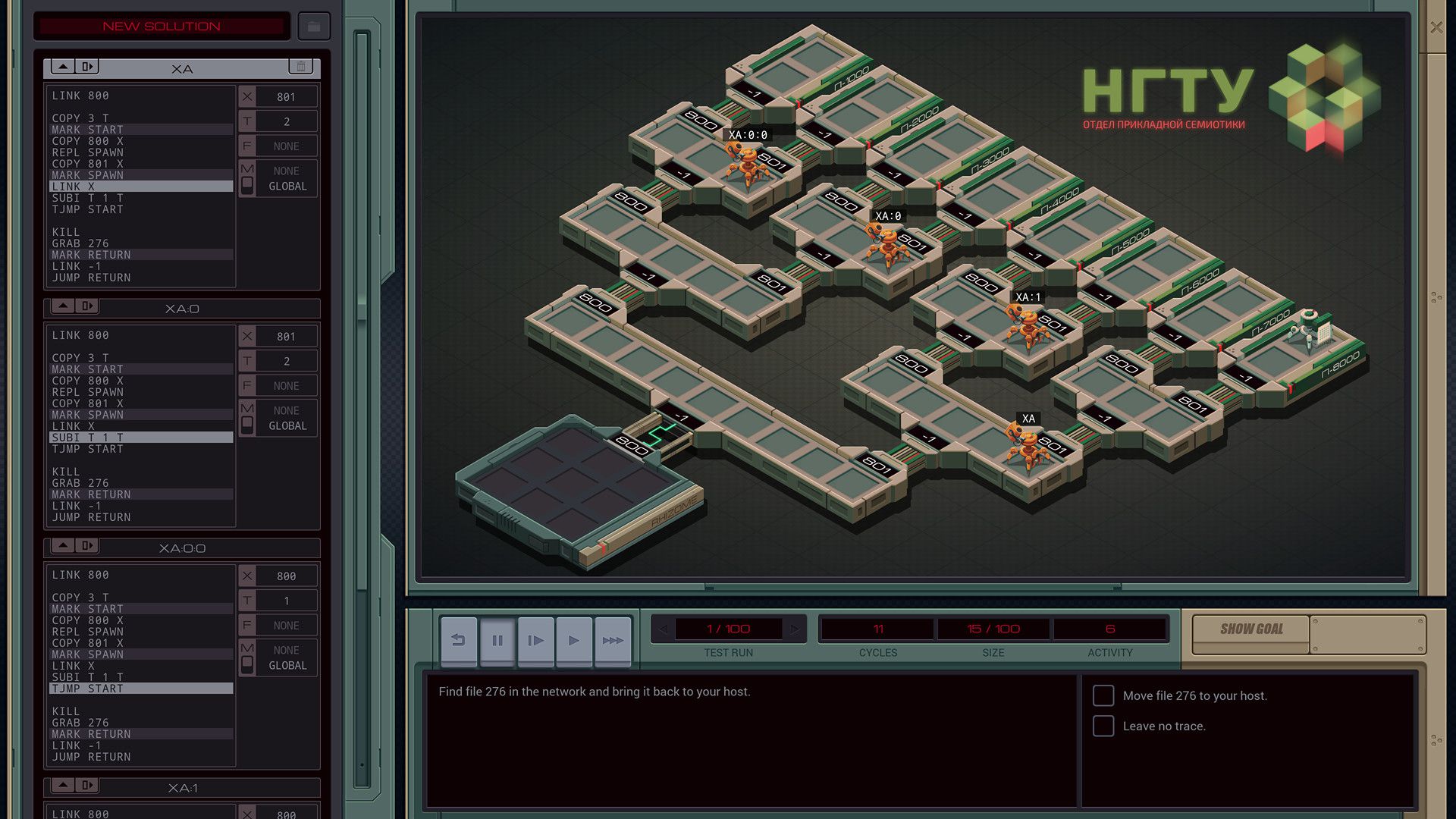Pause the running simulation

[497, 640]
